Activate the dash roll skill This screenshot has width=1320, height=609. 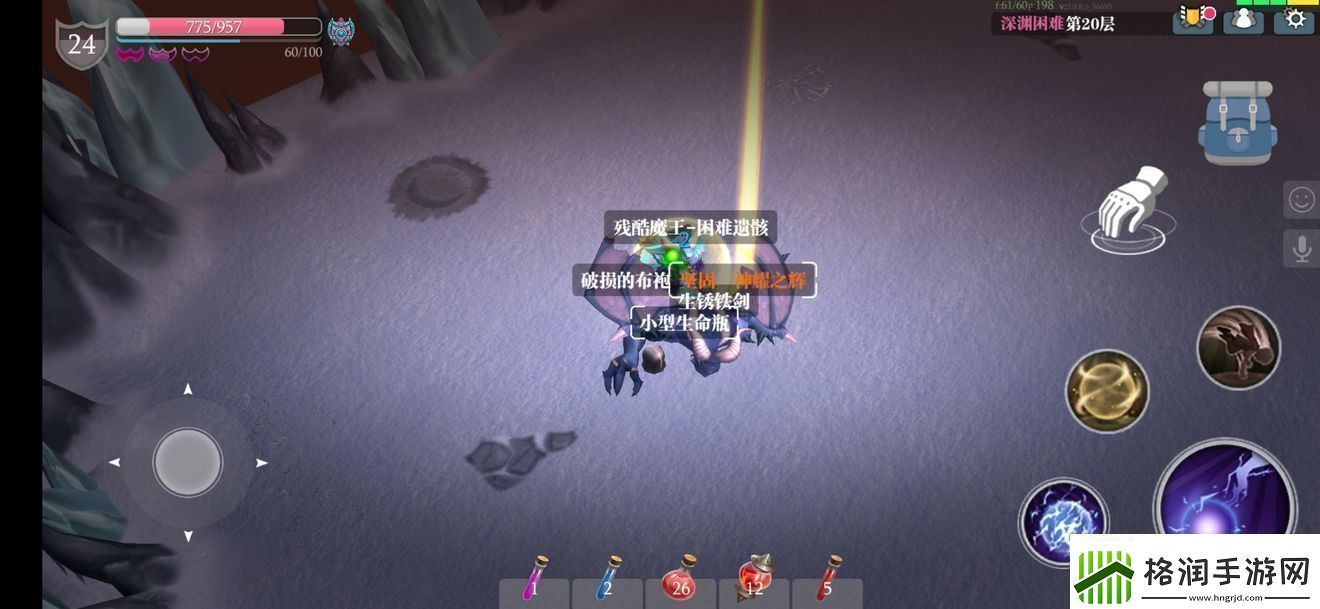click(1238, 347)
